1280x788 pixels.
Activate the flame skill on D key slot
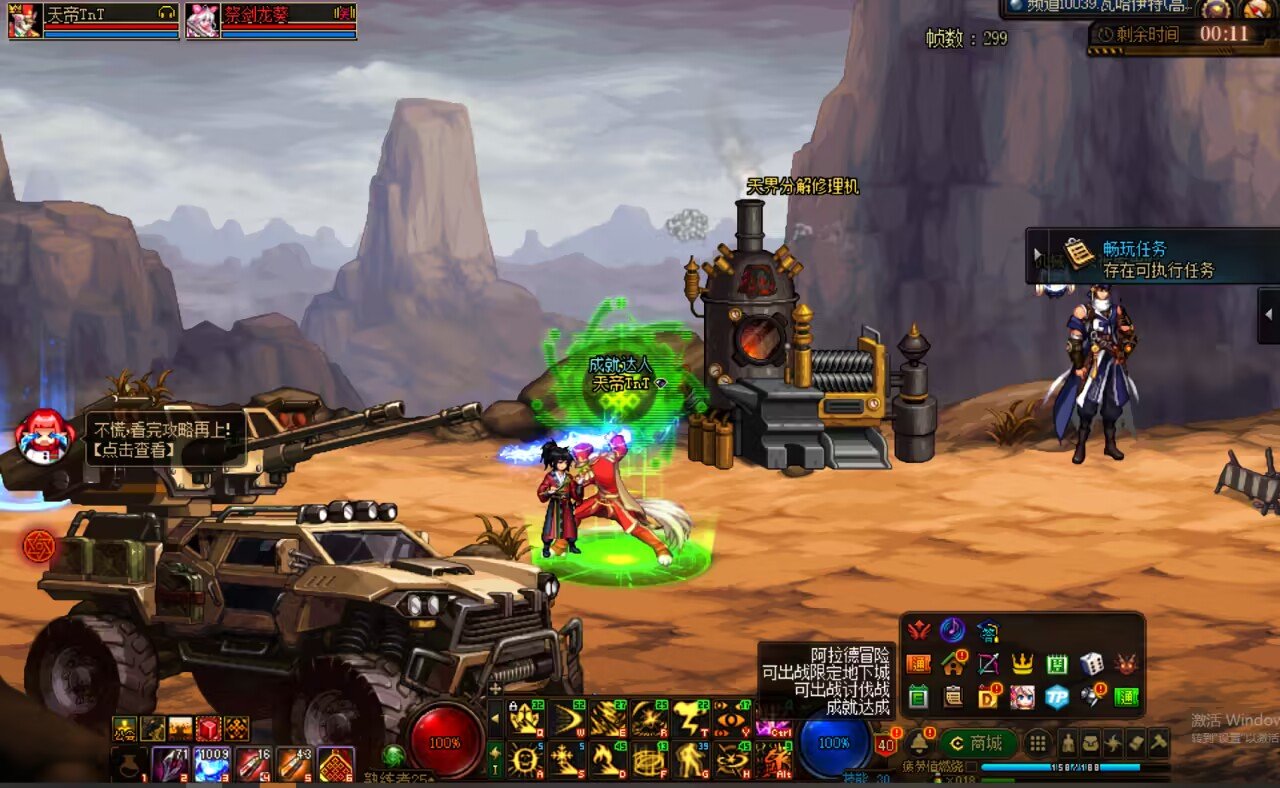click(607, 761)
